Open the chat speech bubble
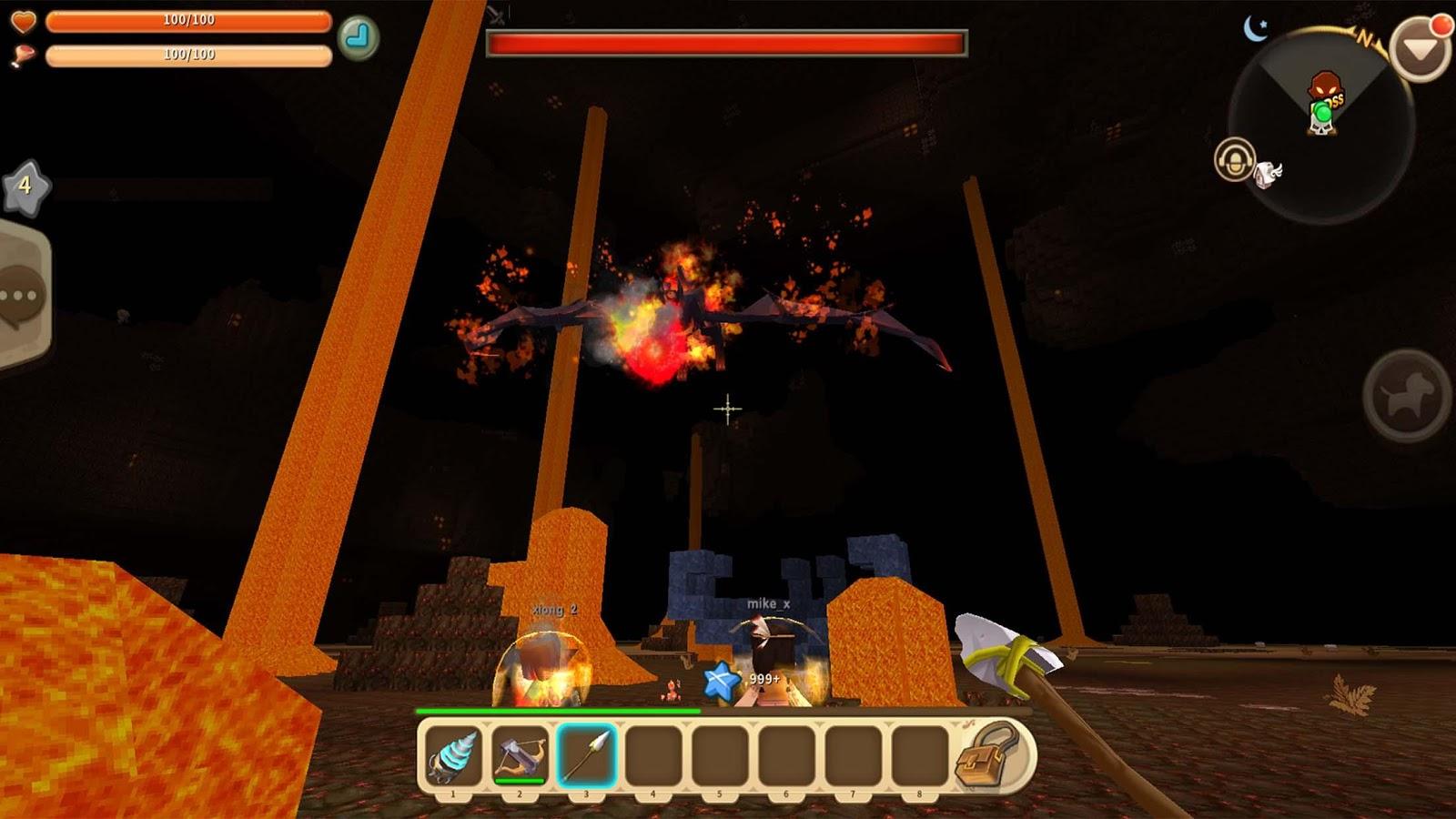 [20, 297]
